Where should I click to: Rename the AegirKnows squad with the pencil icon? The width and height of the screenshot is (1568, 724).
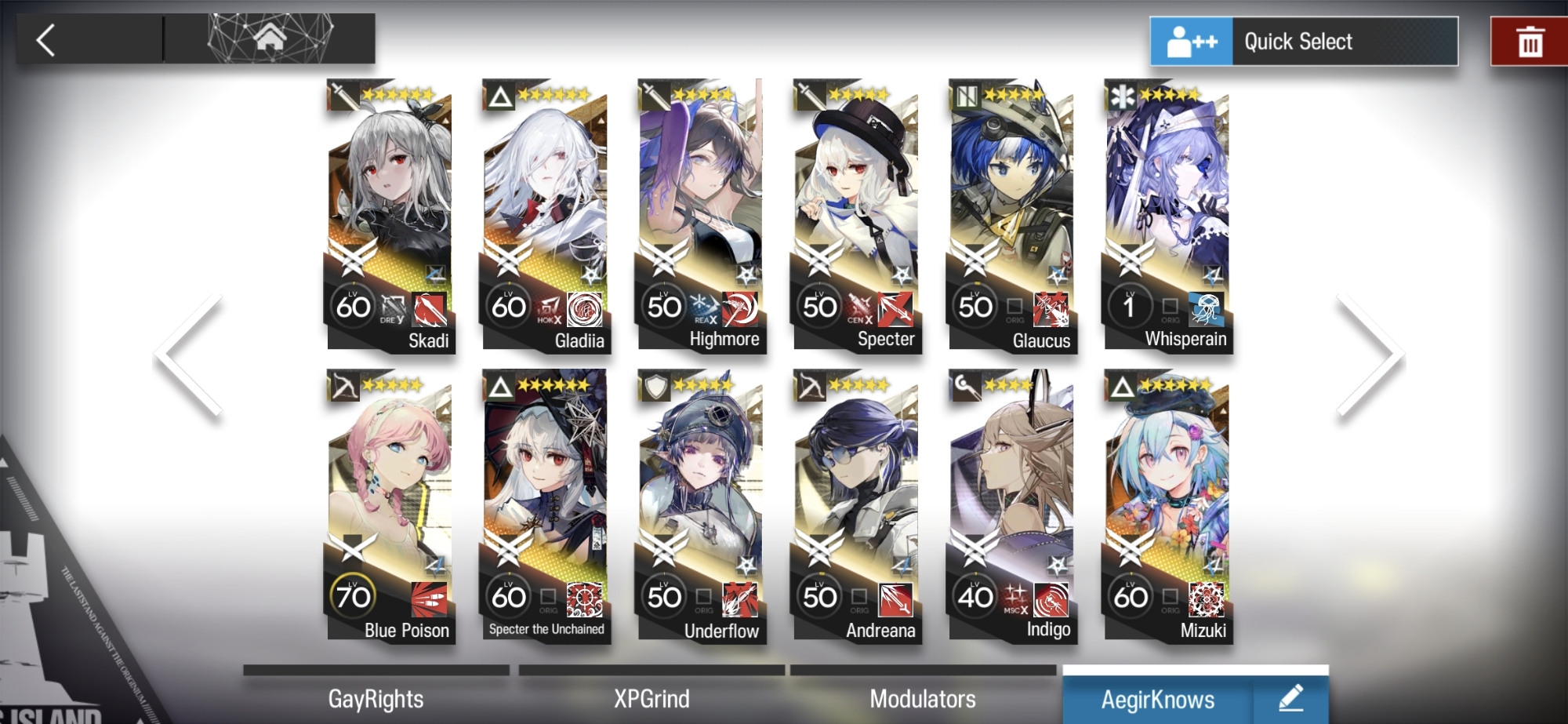(1290, 697)
